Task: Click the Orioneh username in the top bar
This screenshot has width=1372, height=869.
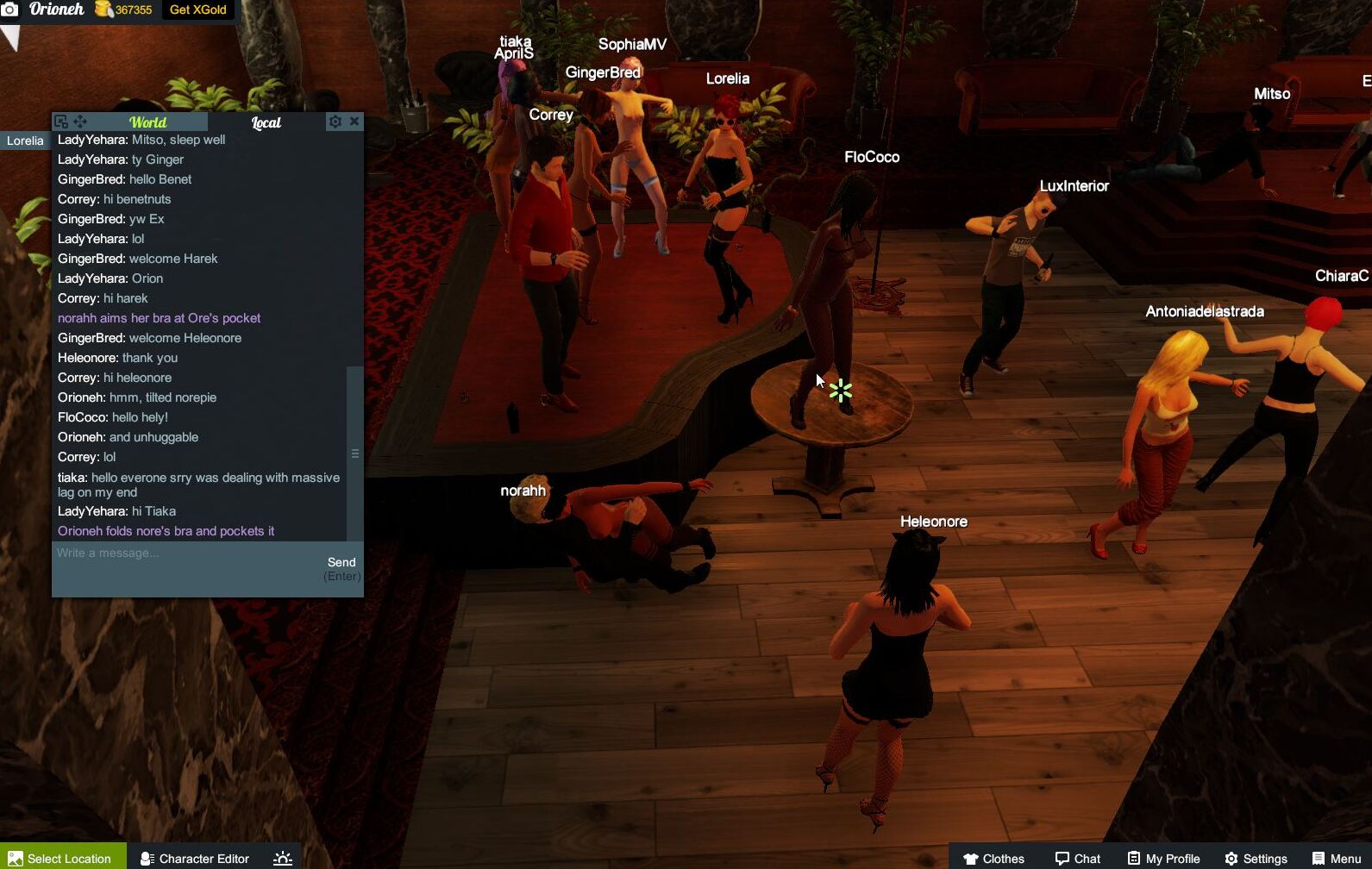Action: (55, 9)
